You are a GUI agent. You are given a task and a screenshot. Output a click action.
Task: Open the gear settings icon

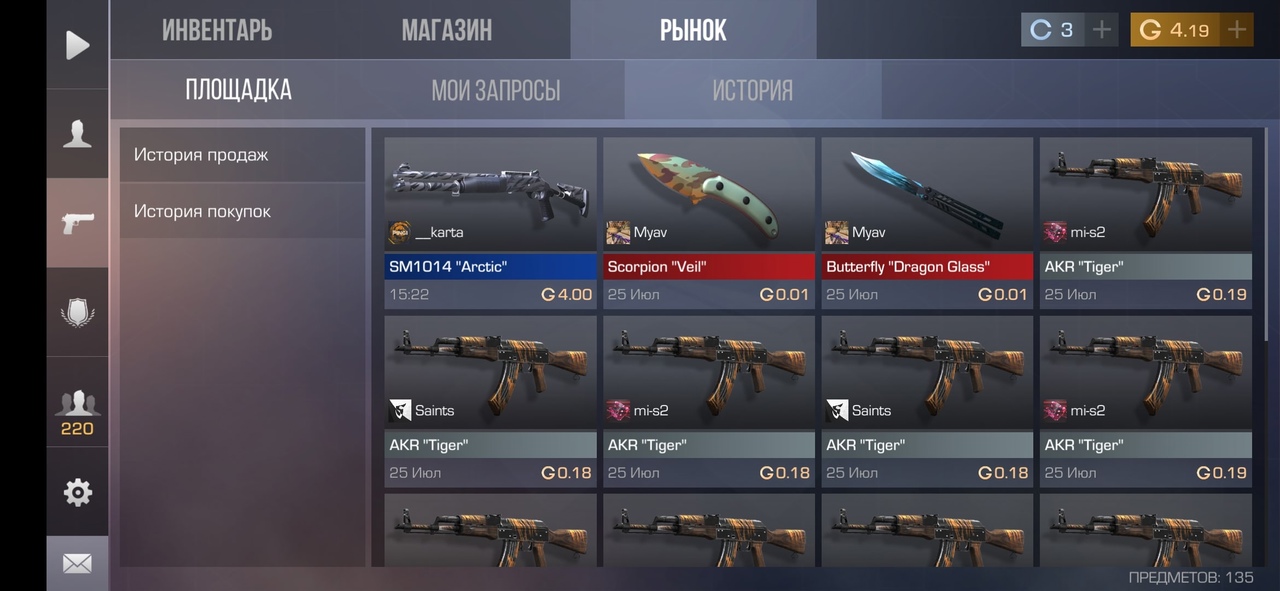click(77, 492)
